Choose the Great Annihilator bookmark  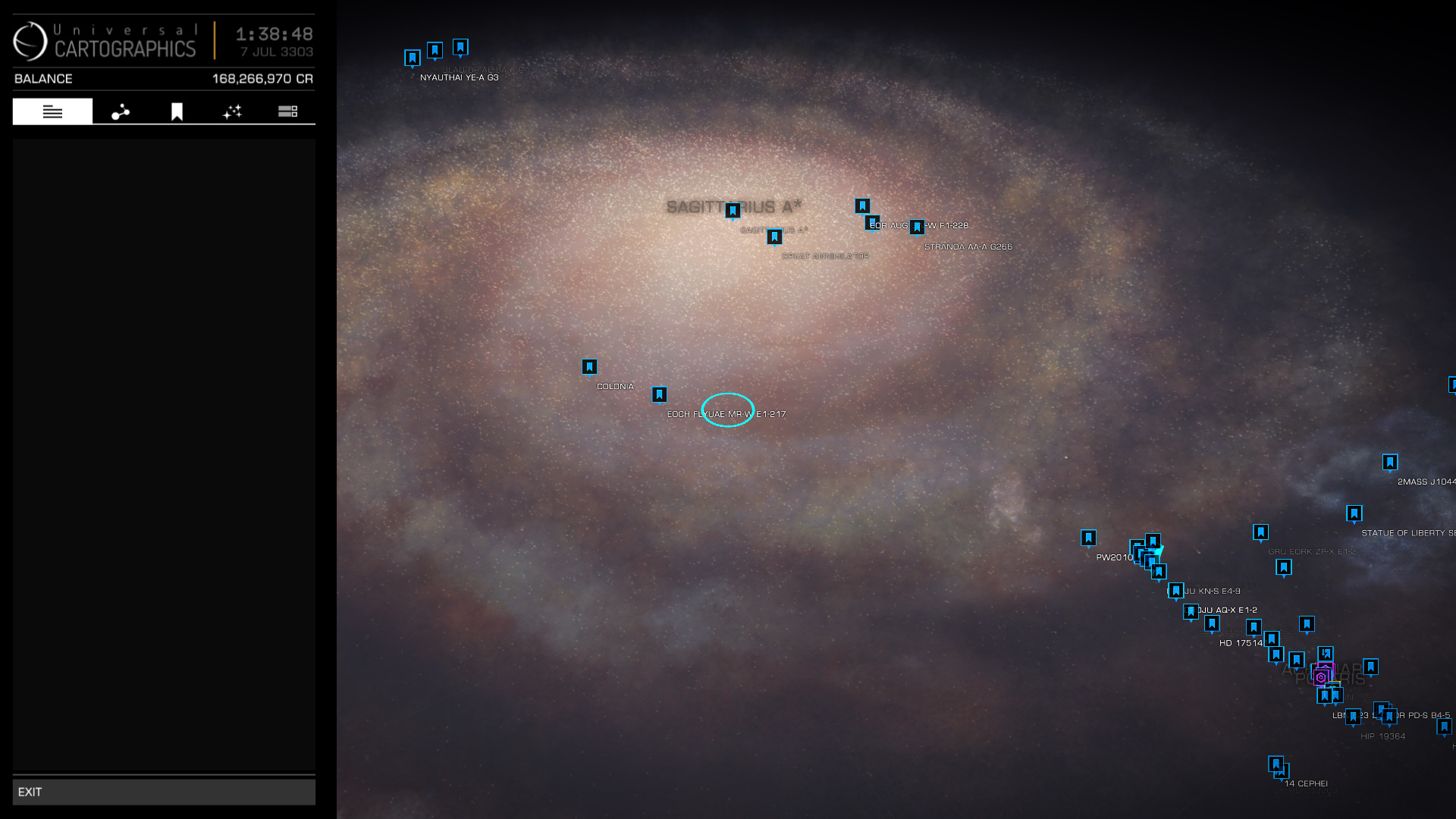point(774,237)
